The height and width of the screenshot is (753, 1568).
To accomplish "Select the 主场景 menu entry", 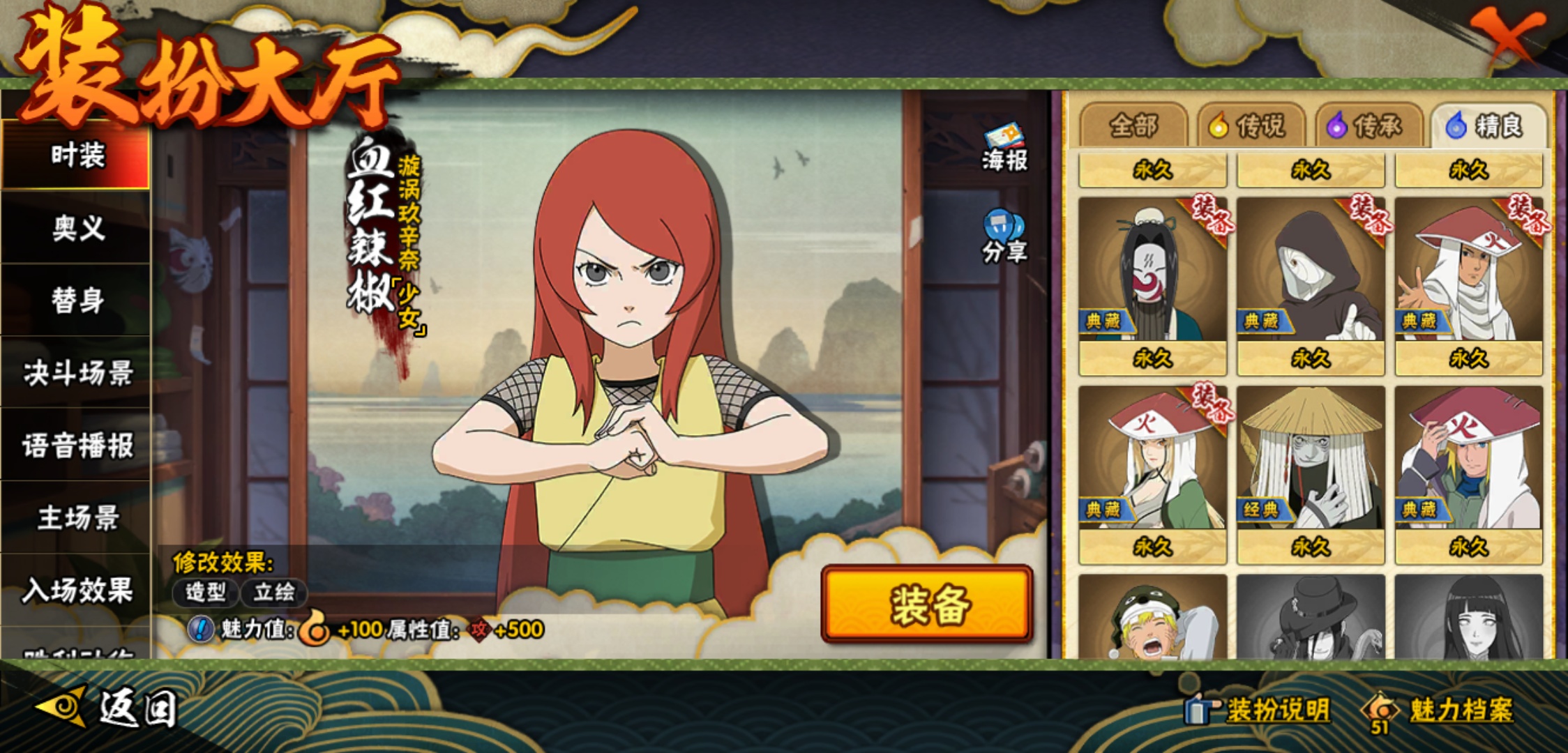I will (77, 518).
